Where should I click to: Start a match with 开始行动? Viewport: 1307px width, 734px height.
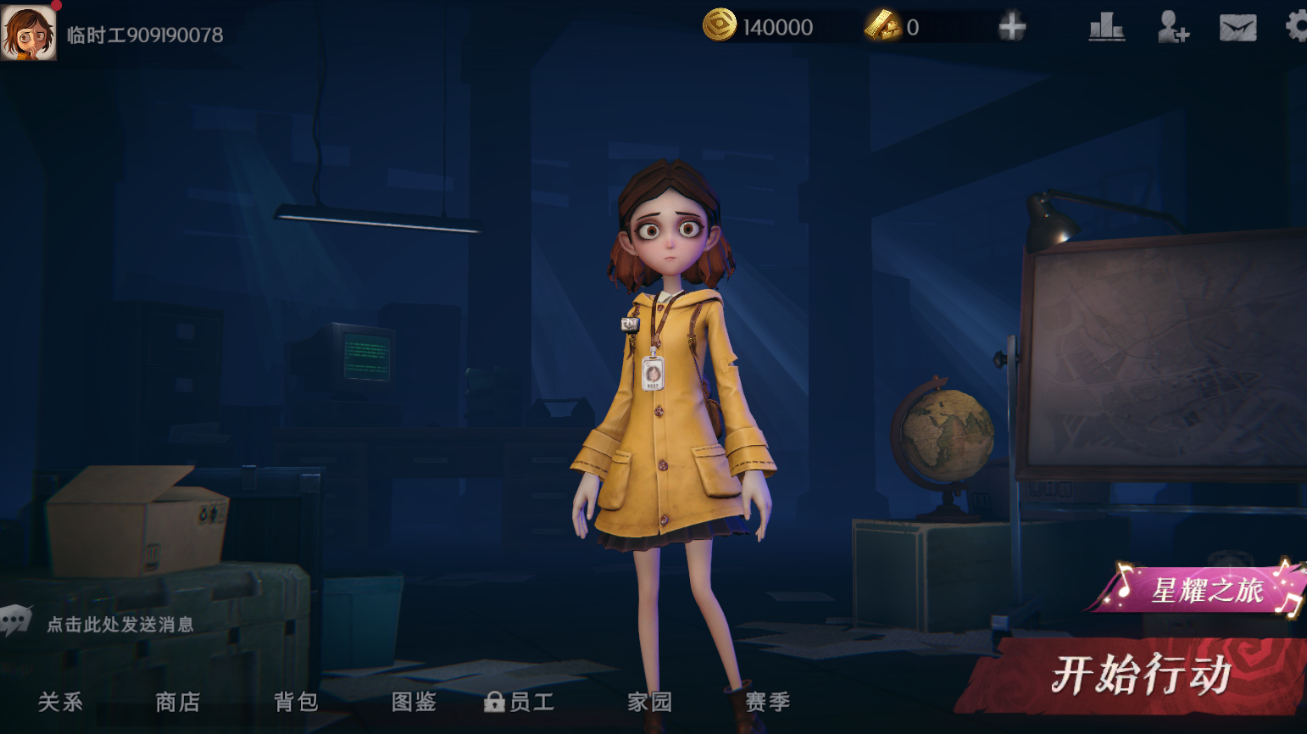point(1140,677)
